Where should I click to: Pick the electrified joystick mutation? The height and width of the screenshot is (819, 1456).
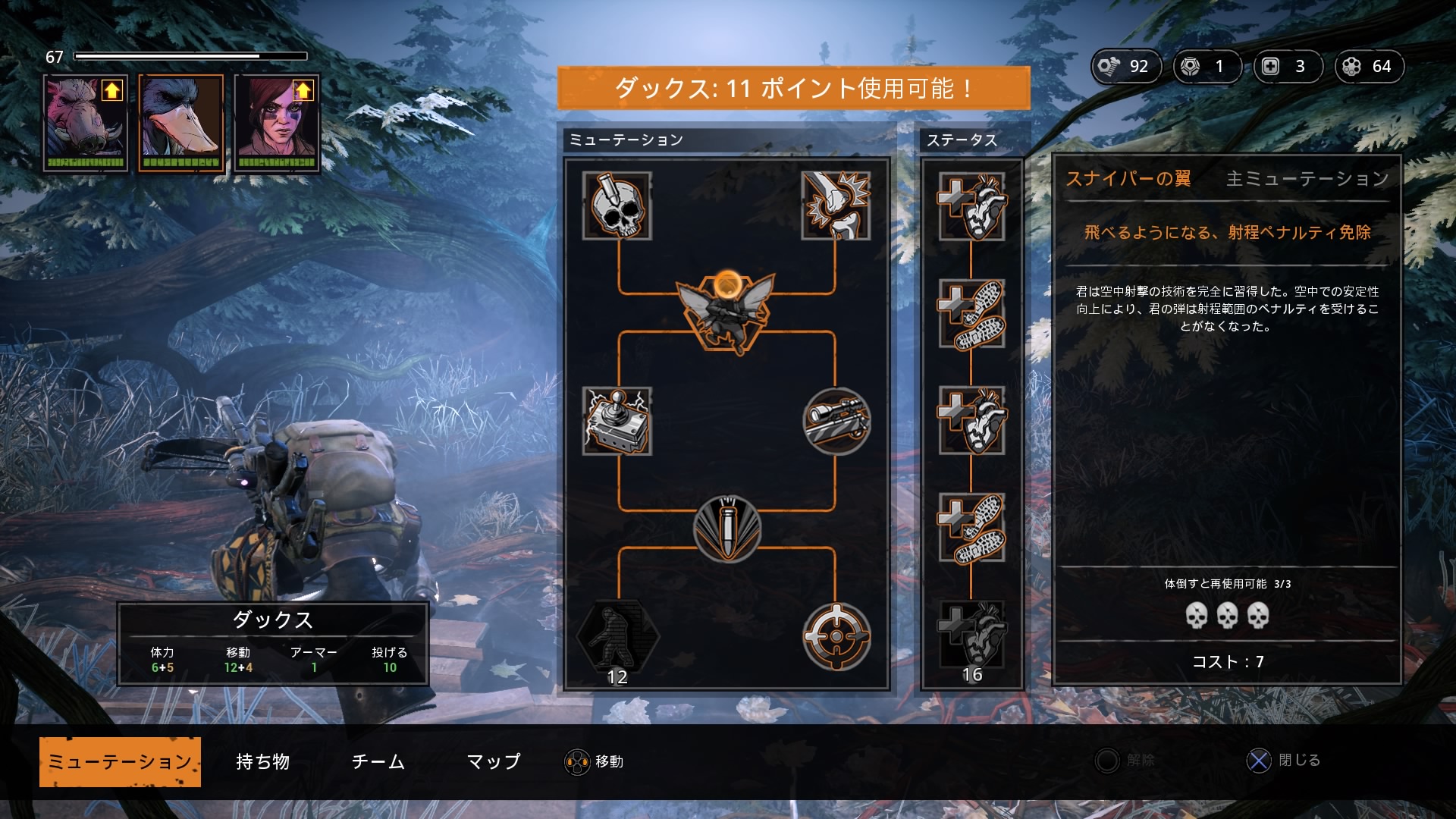(617, 421)
